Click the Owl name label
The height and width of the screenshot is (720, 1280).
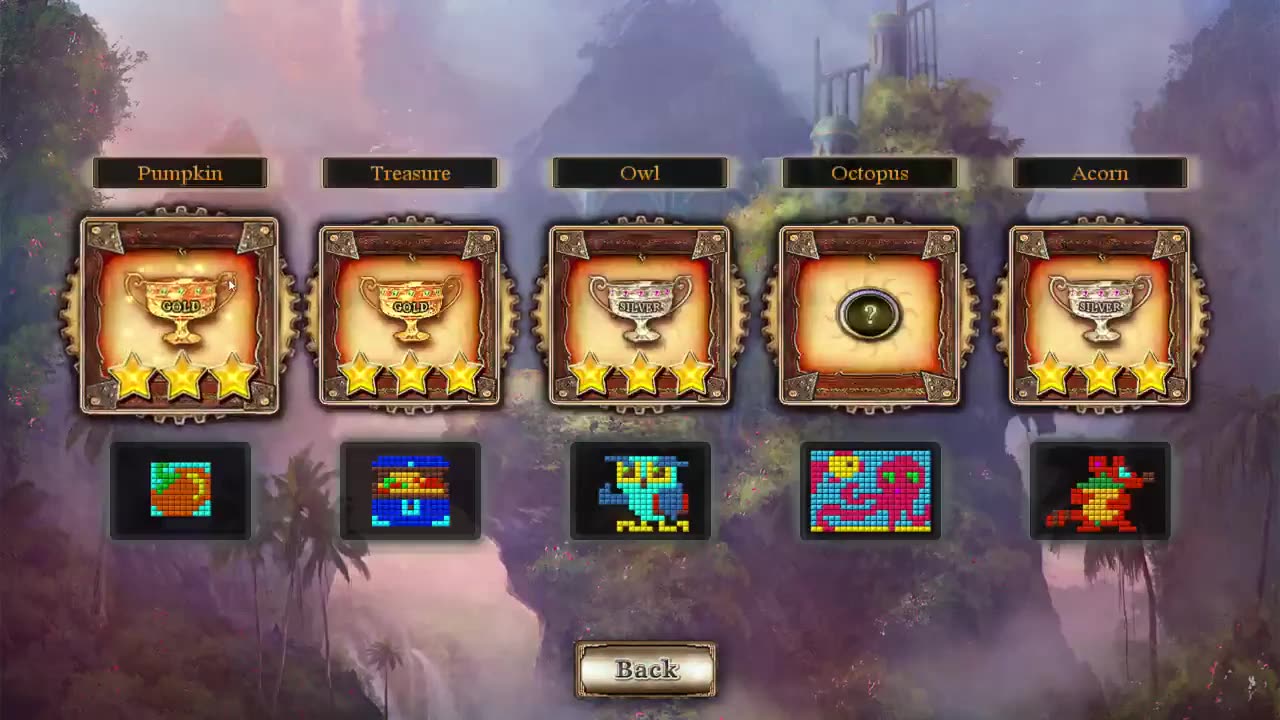pyautogui.click(x=640, y=173)
